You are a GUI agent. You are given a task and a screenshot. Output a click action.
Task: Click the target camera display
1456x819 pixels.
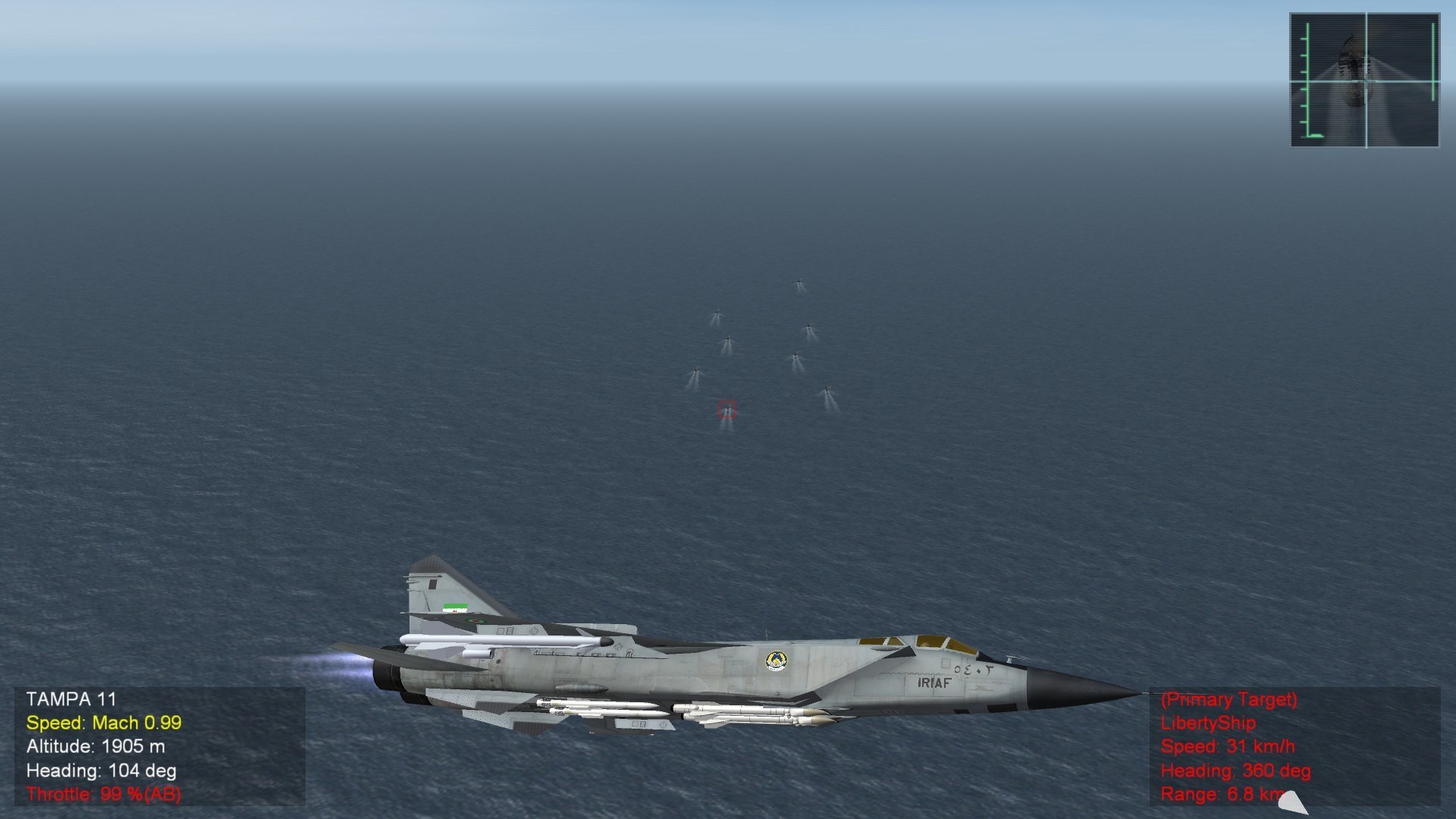[1364, 80]
